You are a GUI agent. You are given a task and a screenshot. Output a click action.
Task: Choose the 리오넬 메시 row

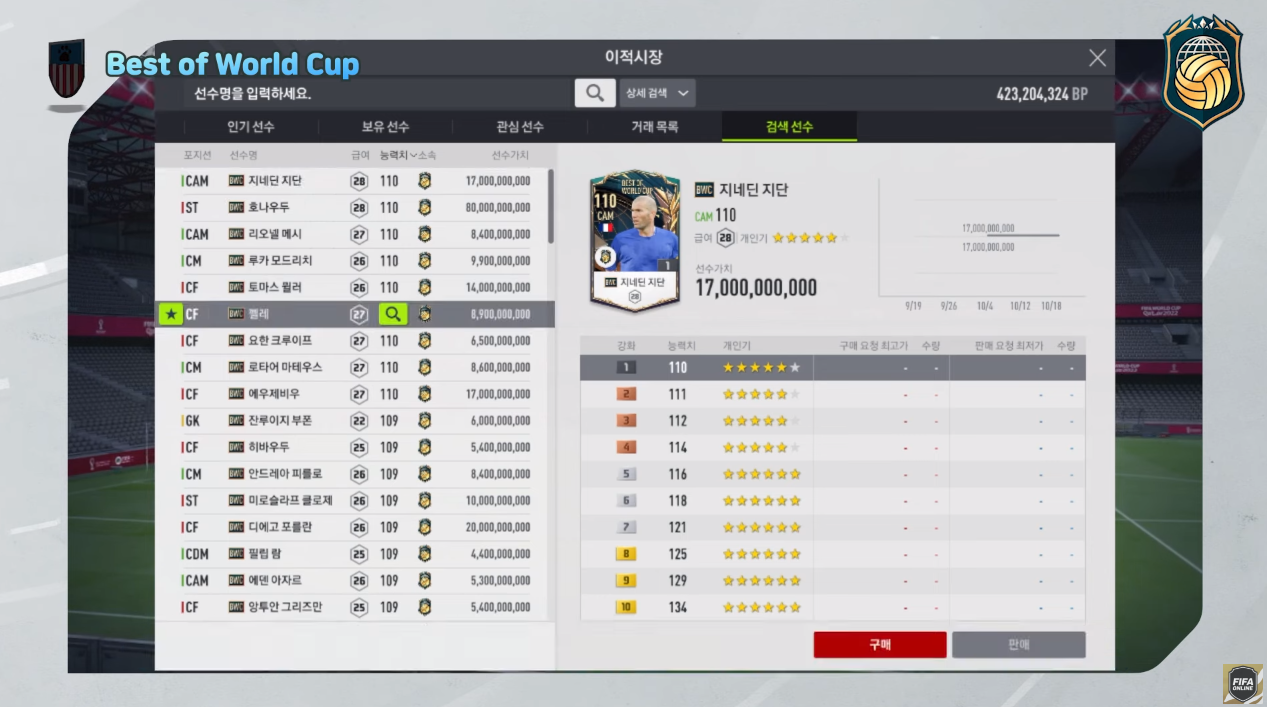pos(352,234)
